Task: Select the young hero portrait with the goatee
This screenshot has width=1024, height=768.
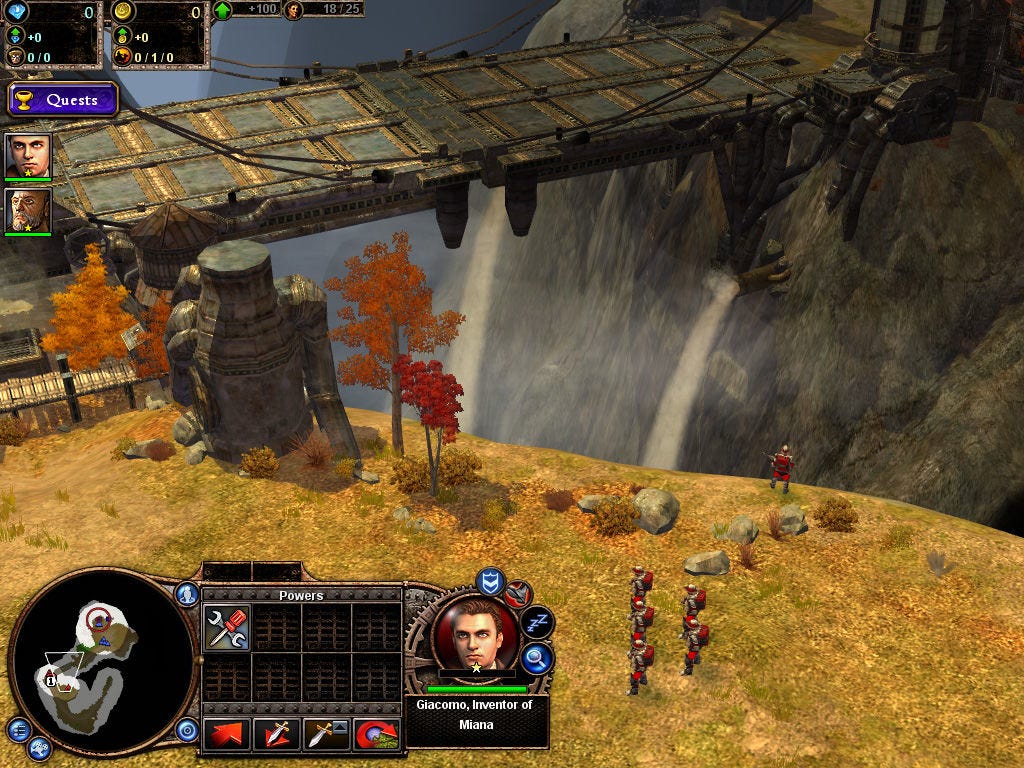Action: click(x=27, y=155)
